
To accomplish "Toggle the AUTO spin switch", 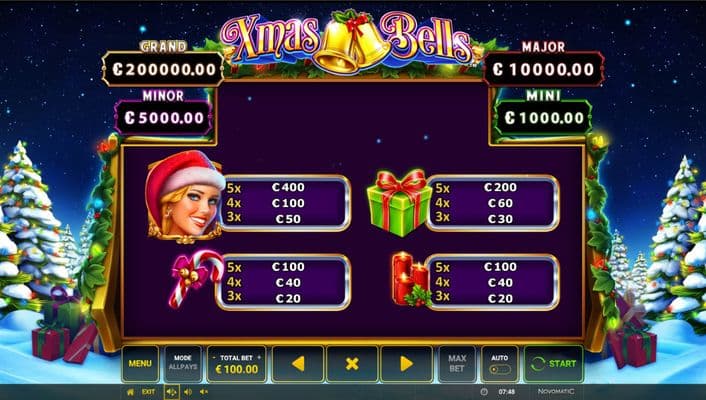I will pyautogui.click(x=499, y=364).
